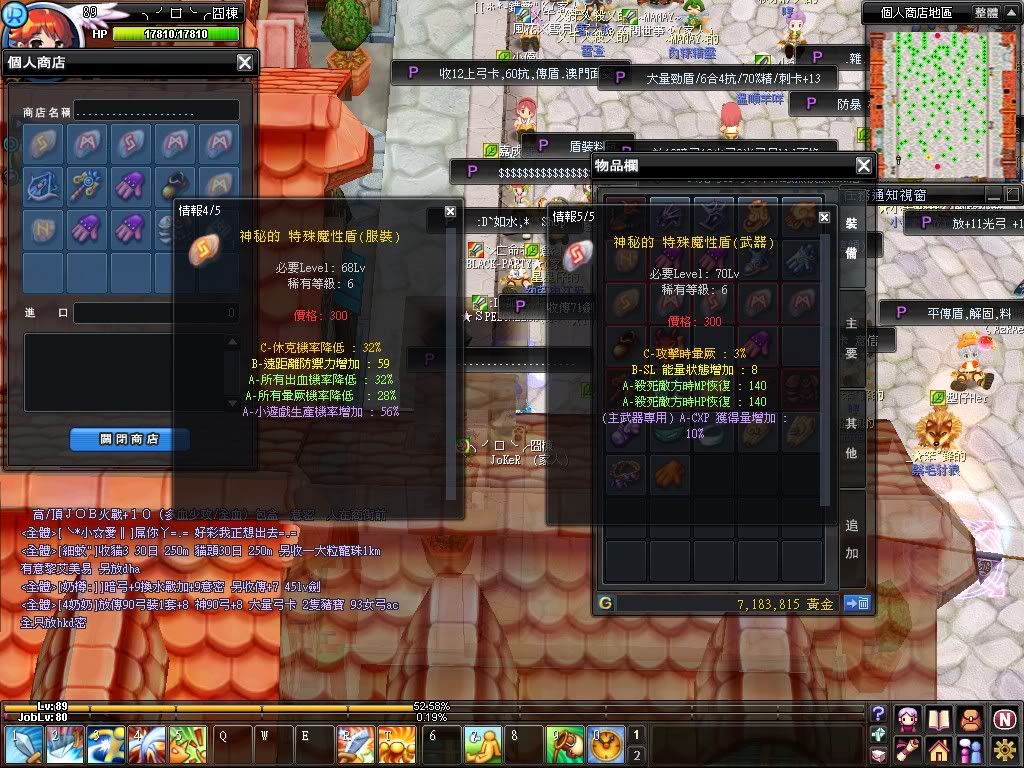Open the gear settings icon
The height and width of the screenshot is (768, 1024).
tap(1005, 748)
